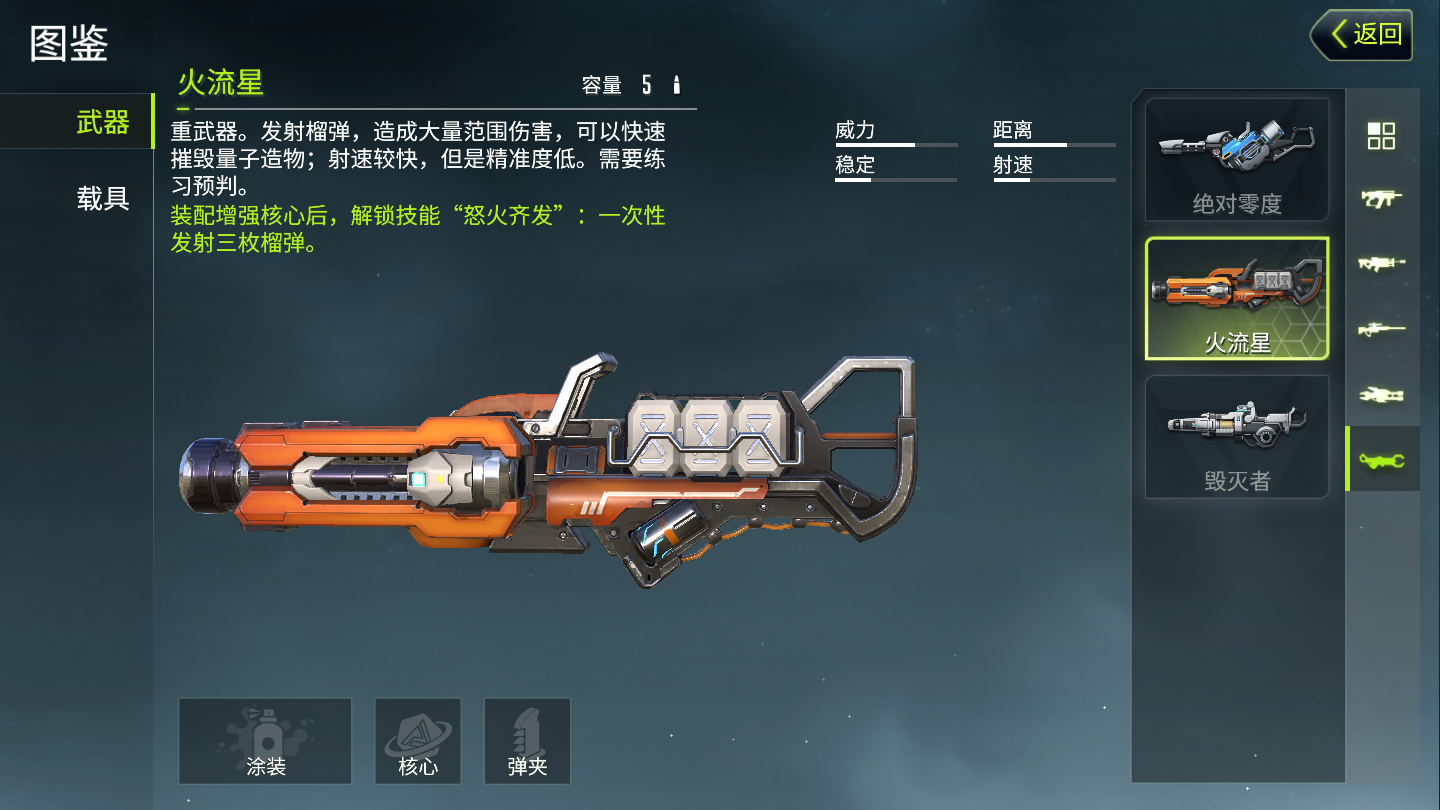
Task: Select the highlighted green heavy weapon category
Action: coord(1381,459)
